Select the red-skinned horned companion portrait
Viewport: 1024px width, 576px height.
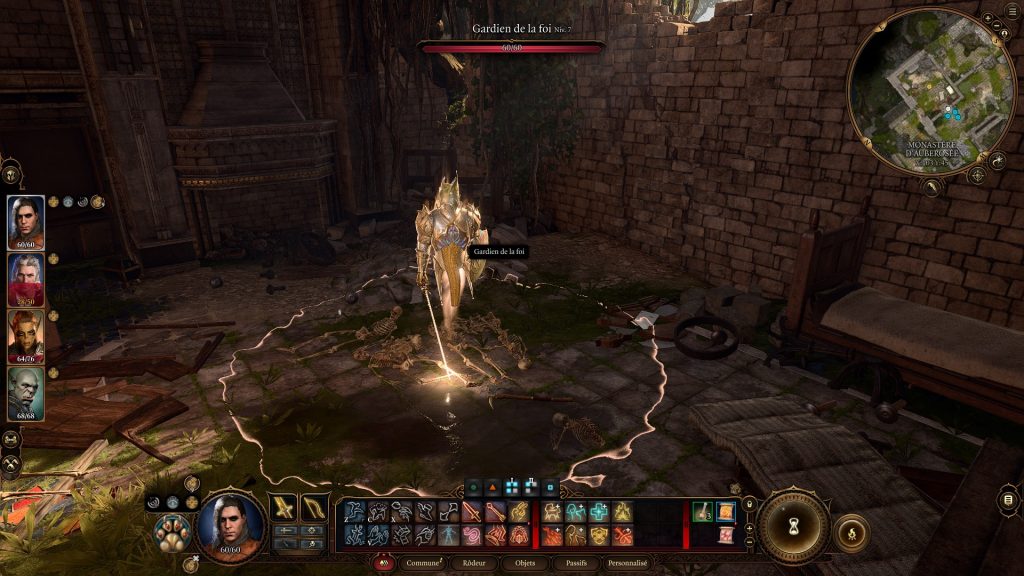pos(27,337)
